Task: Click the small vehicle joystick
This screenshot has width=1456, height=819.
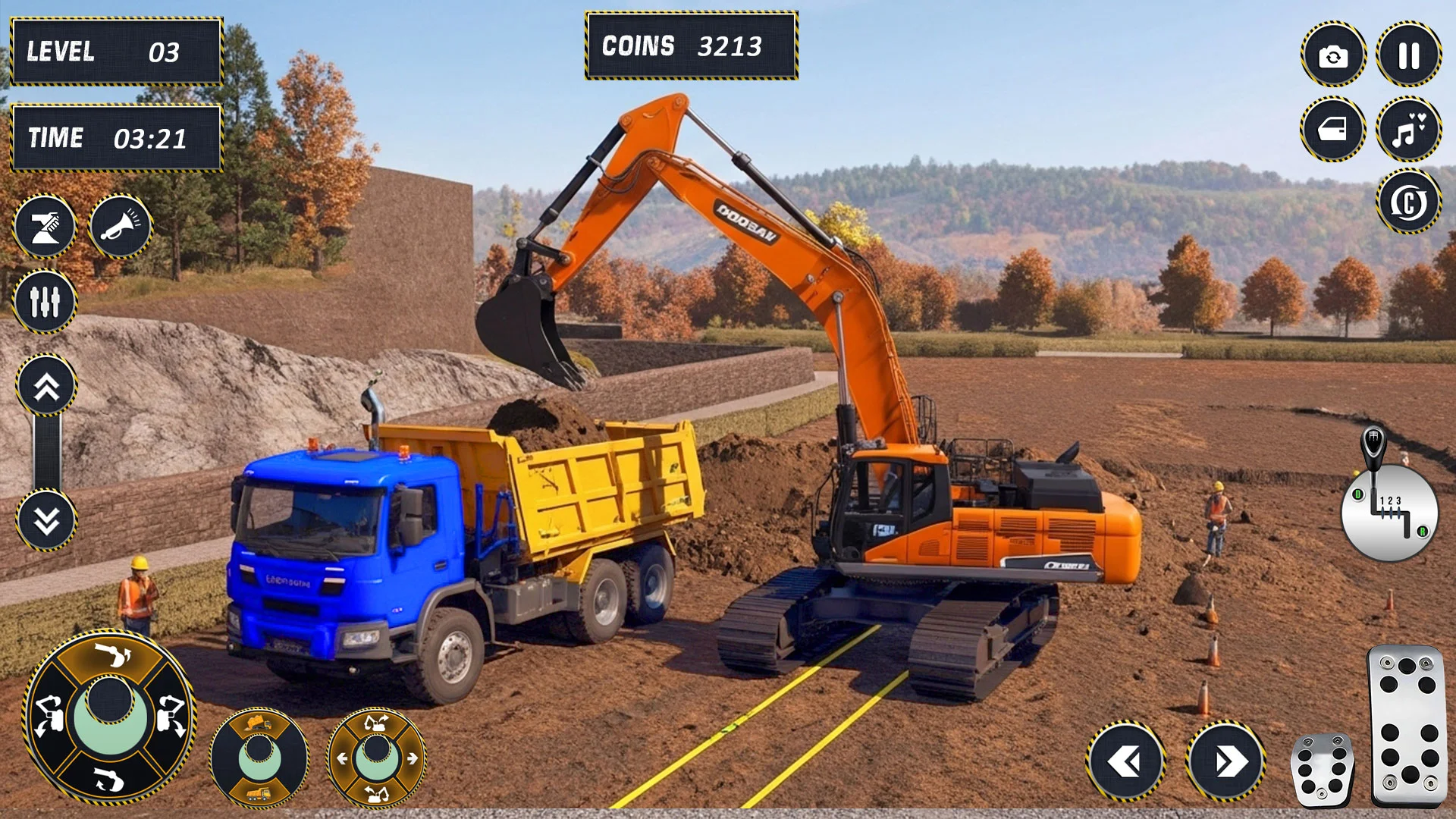Action: [x=259, y=757]
